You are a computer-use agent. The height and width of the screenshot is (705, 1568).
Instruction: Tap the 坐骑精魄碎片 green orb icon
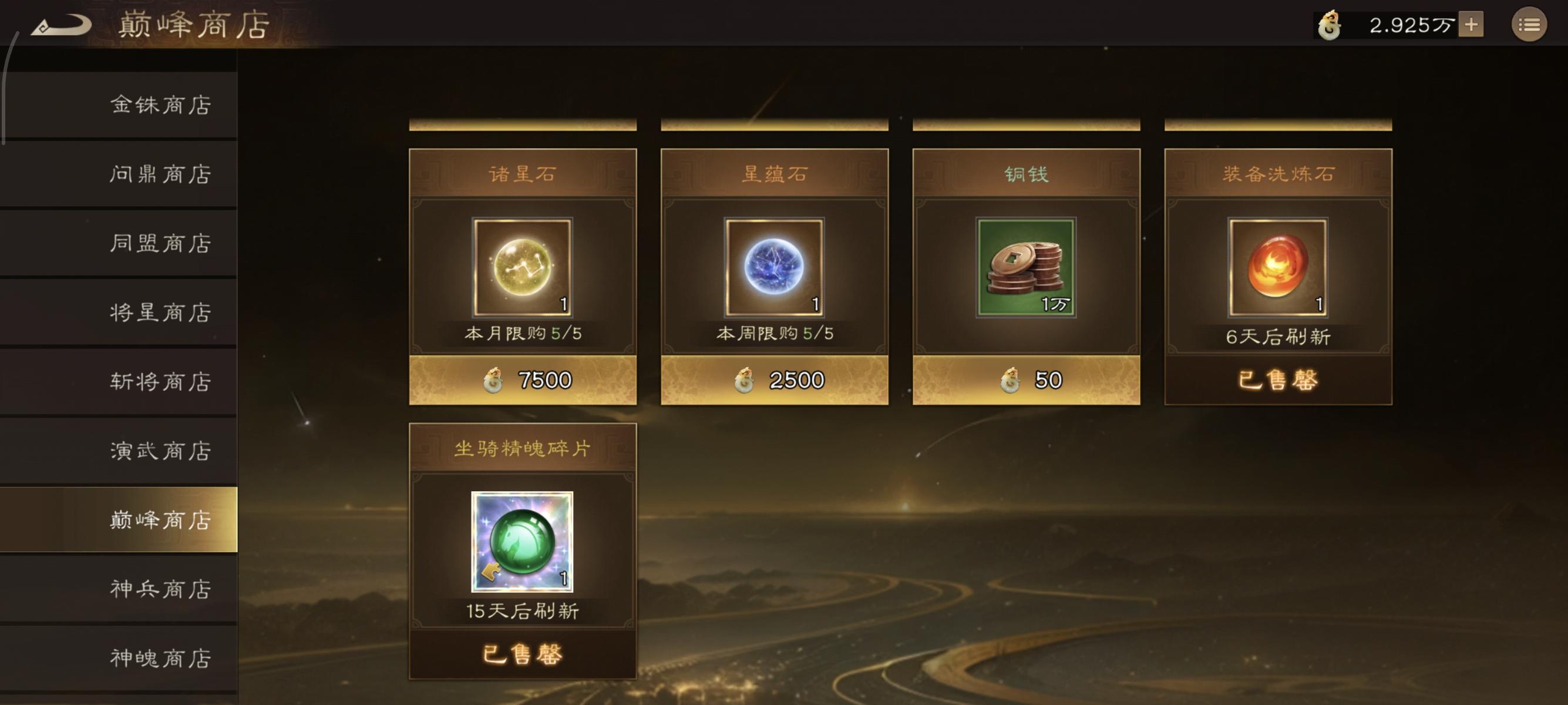point(522,540)
